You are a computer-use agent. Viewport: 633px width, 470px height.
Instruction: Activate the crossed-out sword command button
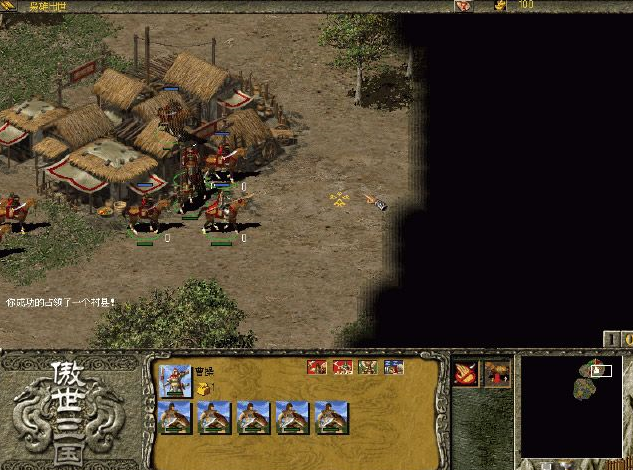[466, 374]
